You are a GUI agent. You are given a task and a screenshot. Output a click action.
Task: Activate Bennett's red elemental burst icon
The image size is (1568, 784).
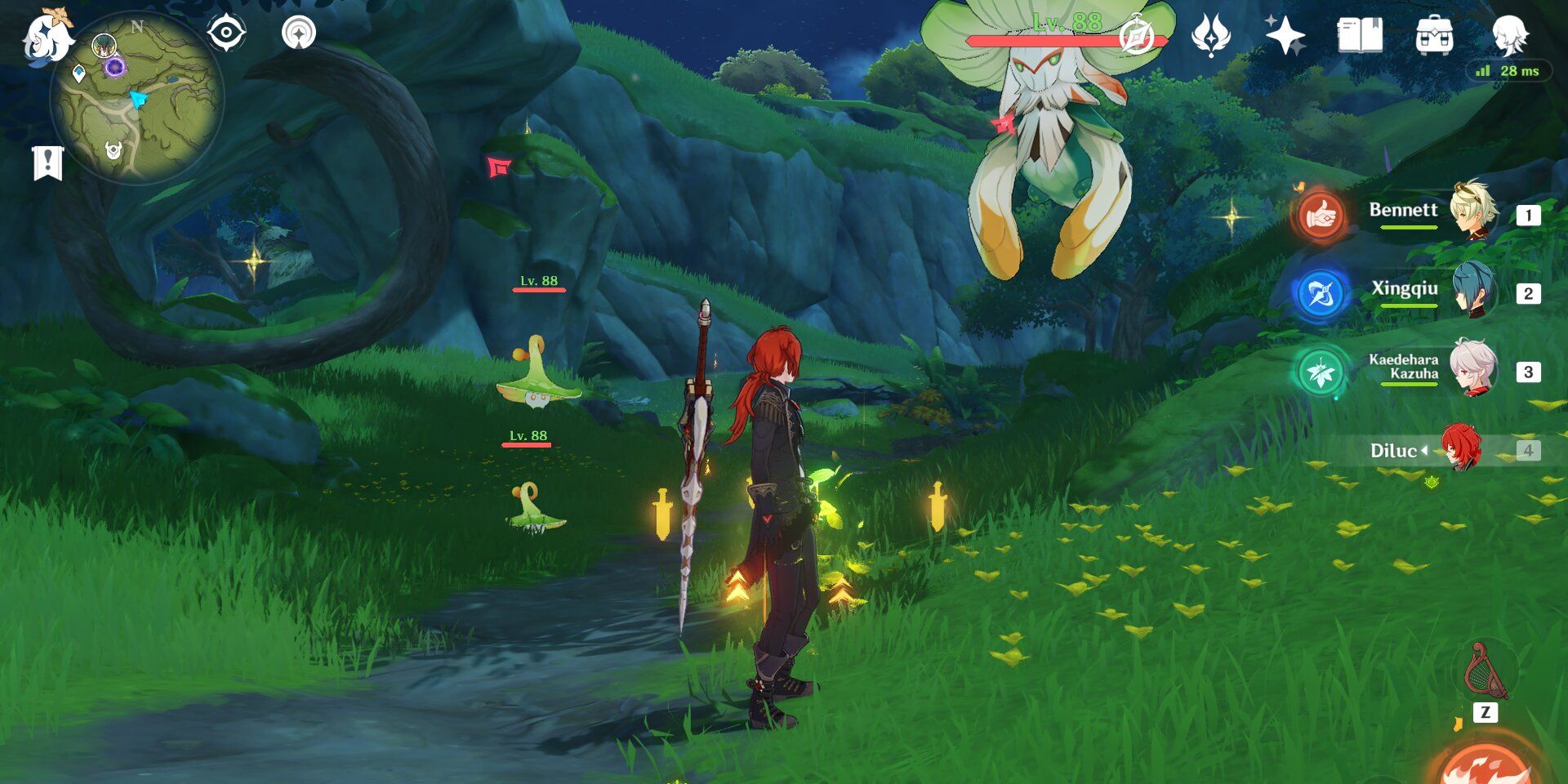[1320, 216]
